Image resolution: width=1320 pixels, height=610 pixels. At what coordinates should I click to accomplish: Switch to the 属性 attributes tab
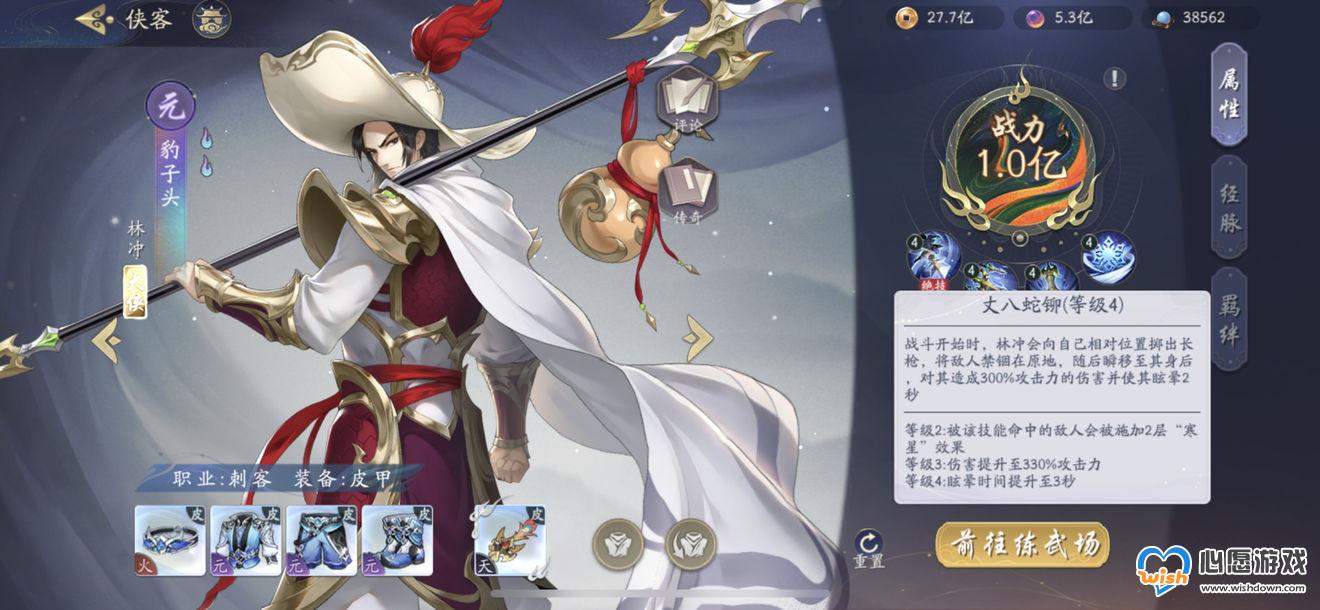click(1229, 95)
